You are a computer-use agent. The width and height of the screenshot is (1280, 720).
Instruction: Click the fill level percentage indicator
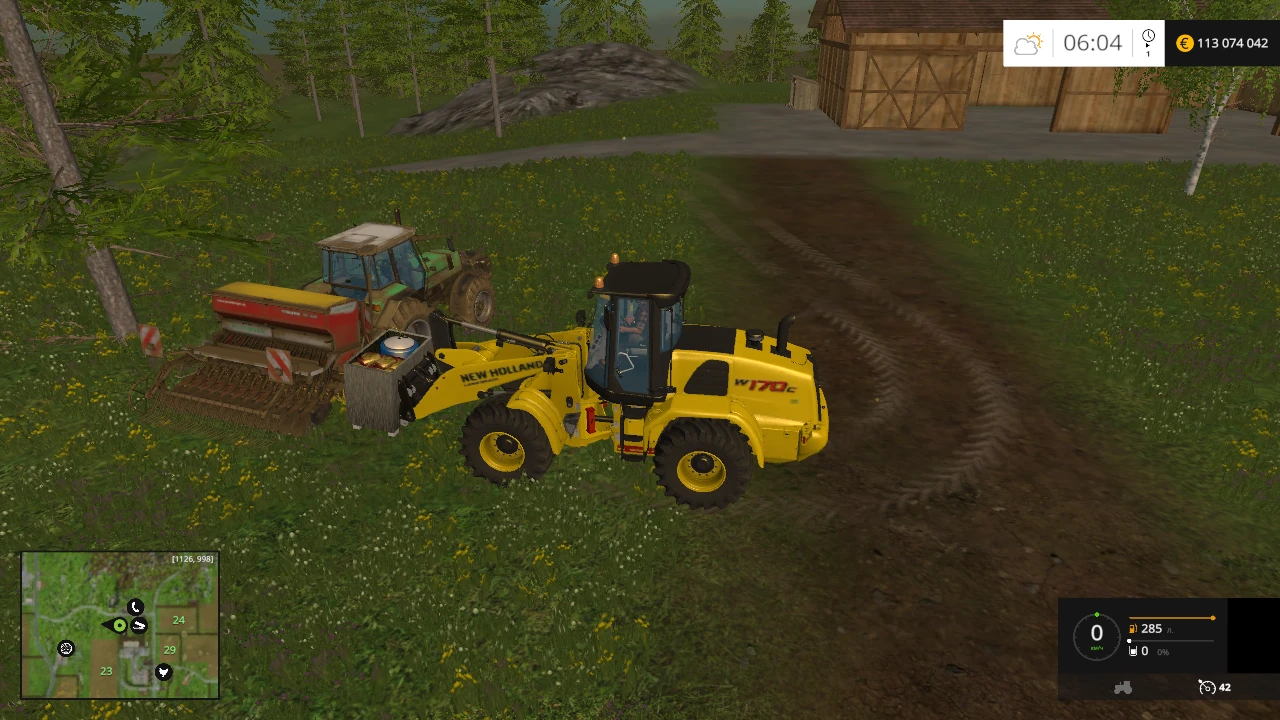pyautogui.click(x=1163, y=652)
